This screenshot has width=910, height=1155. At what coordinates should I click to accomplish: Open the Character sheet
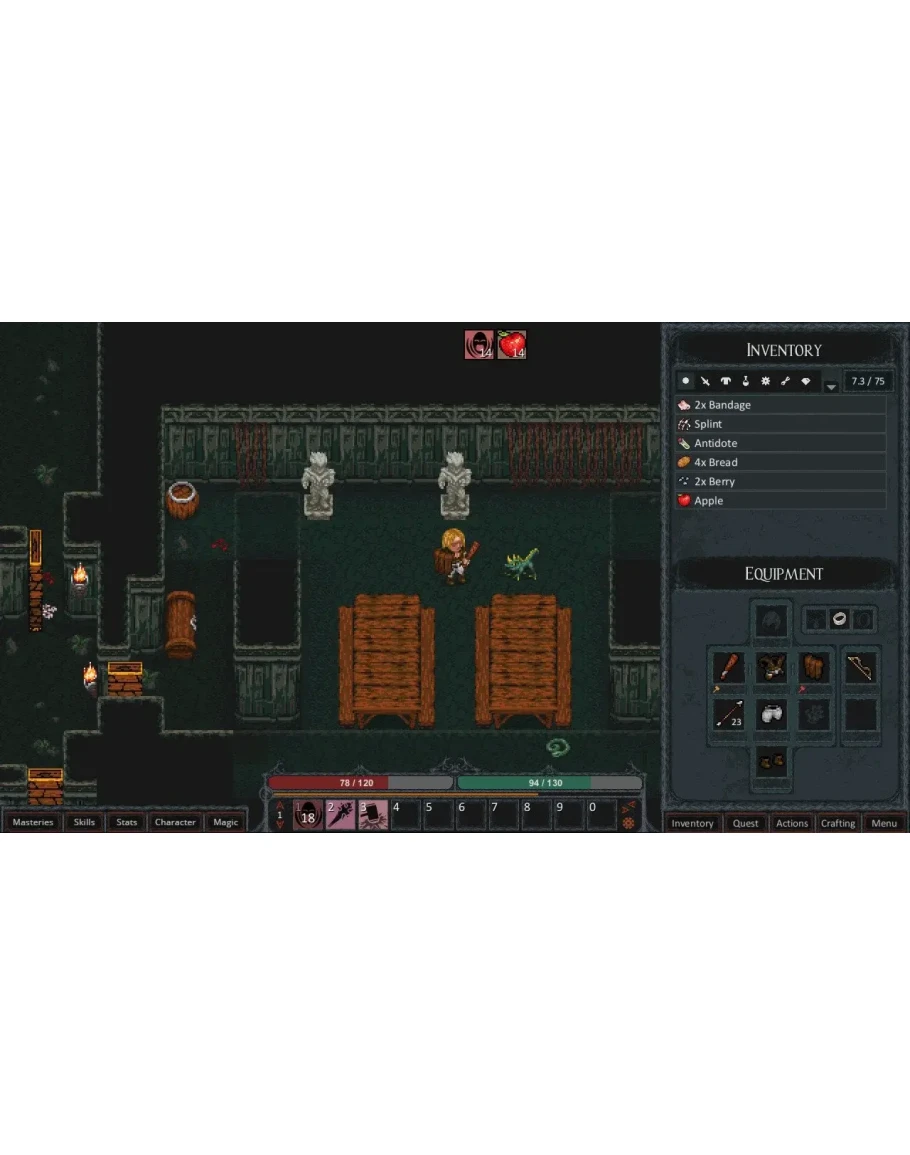click(175, 823)
